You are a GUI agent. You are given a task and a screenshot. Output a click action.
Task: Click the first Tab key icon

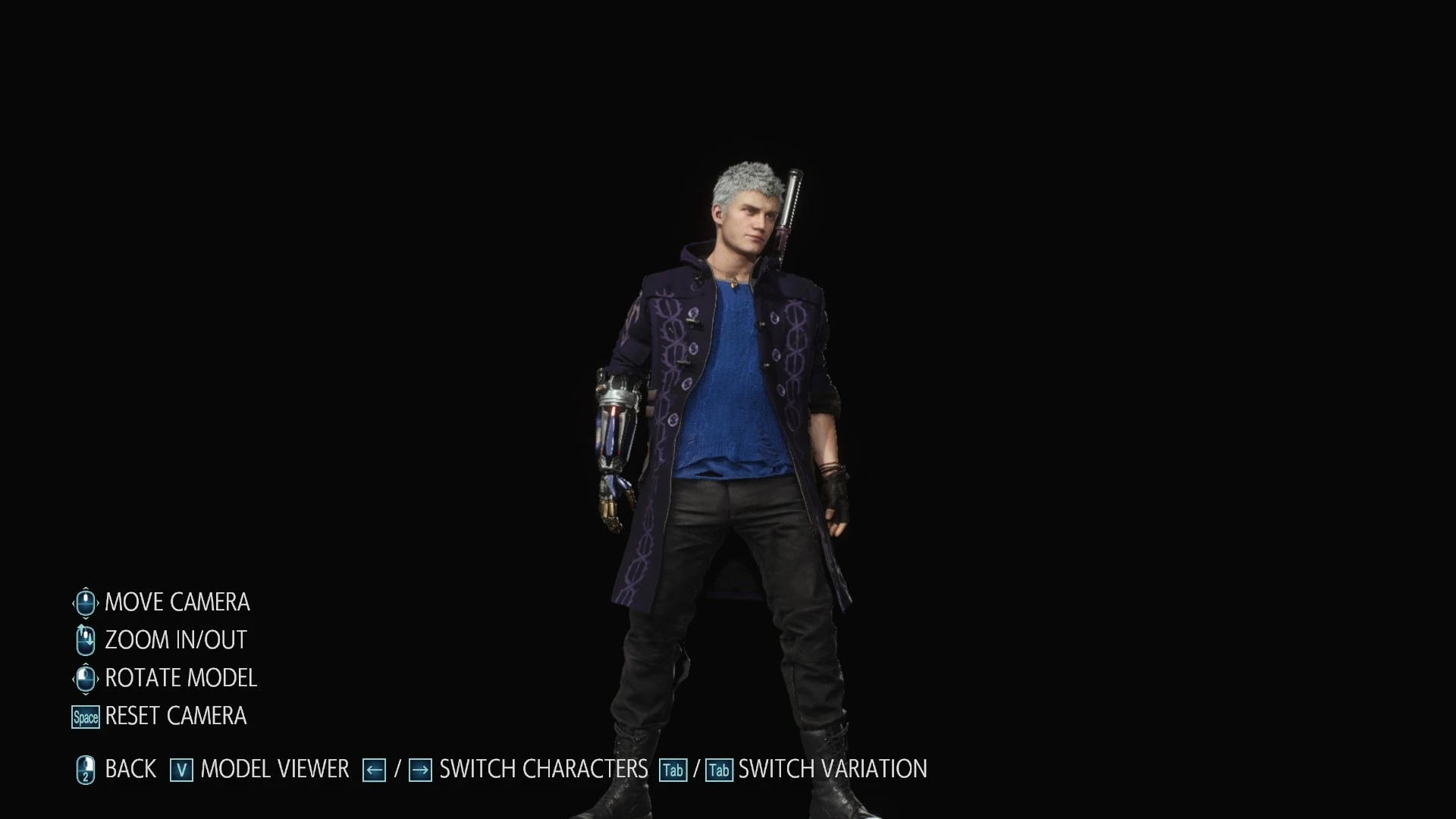673,770
